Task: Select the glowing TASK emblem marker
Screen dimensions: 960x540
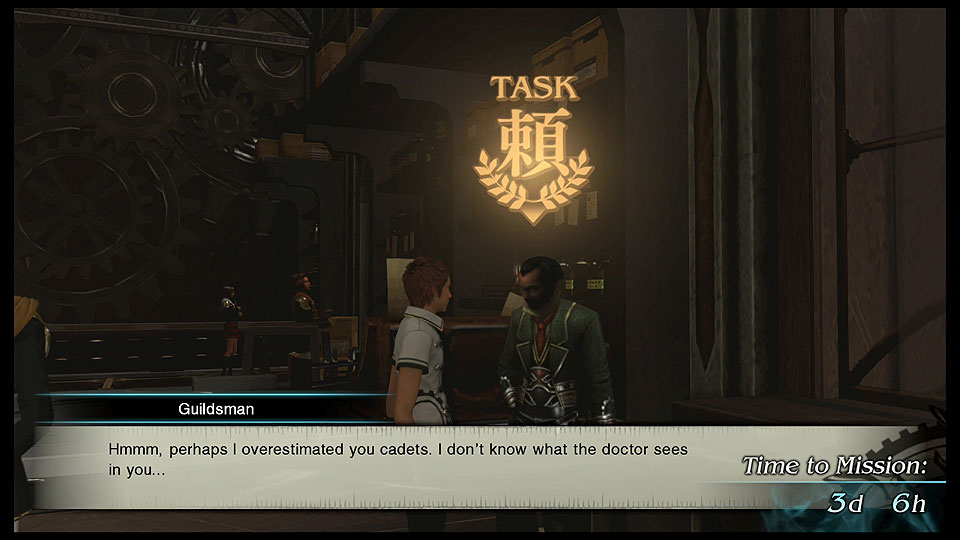Action: tap(534, 152)
